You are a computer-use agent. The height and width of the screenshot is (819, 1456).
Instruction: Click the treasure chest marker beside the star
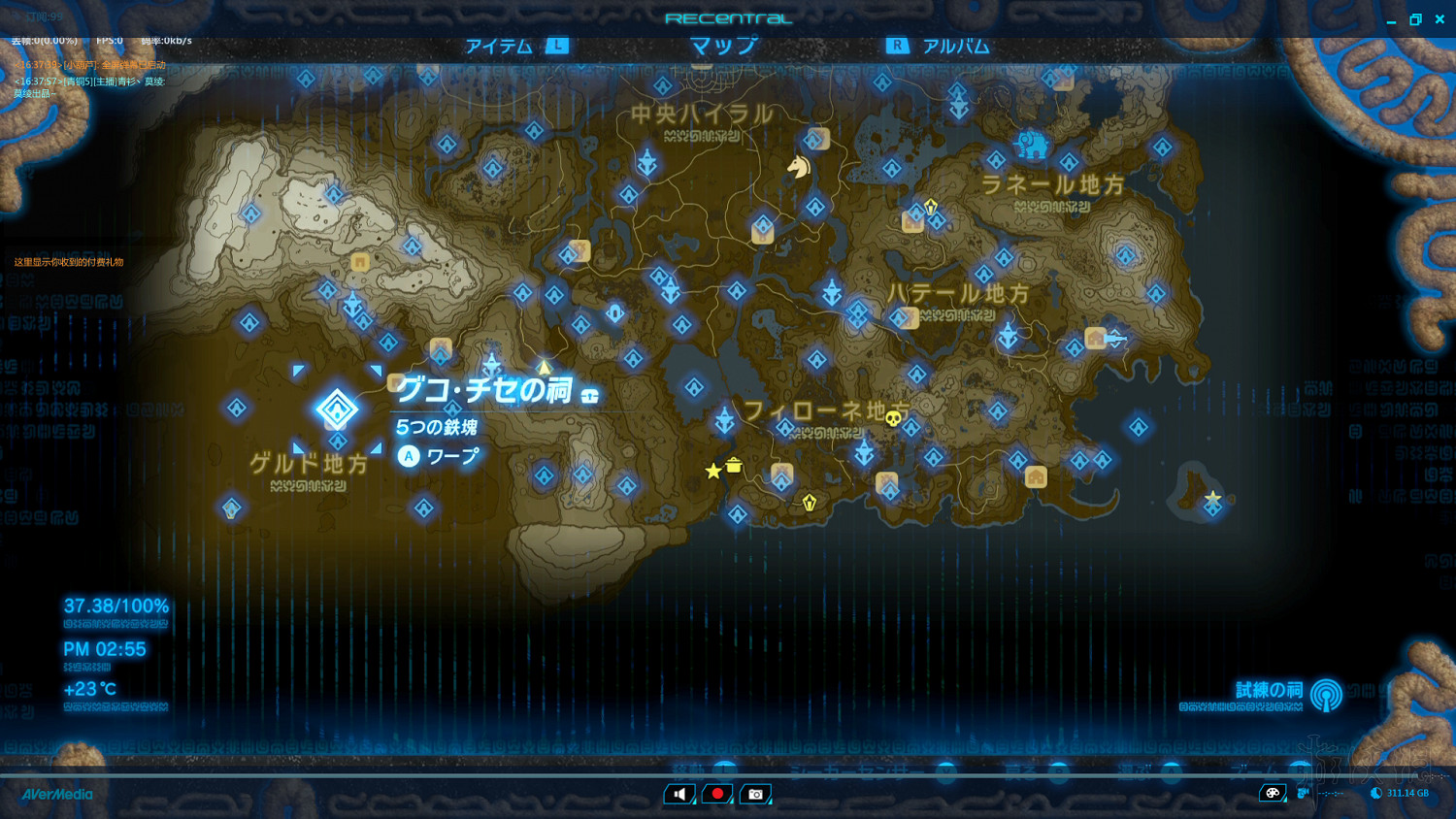(x=734, y=465)
